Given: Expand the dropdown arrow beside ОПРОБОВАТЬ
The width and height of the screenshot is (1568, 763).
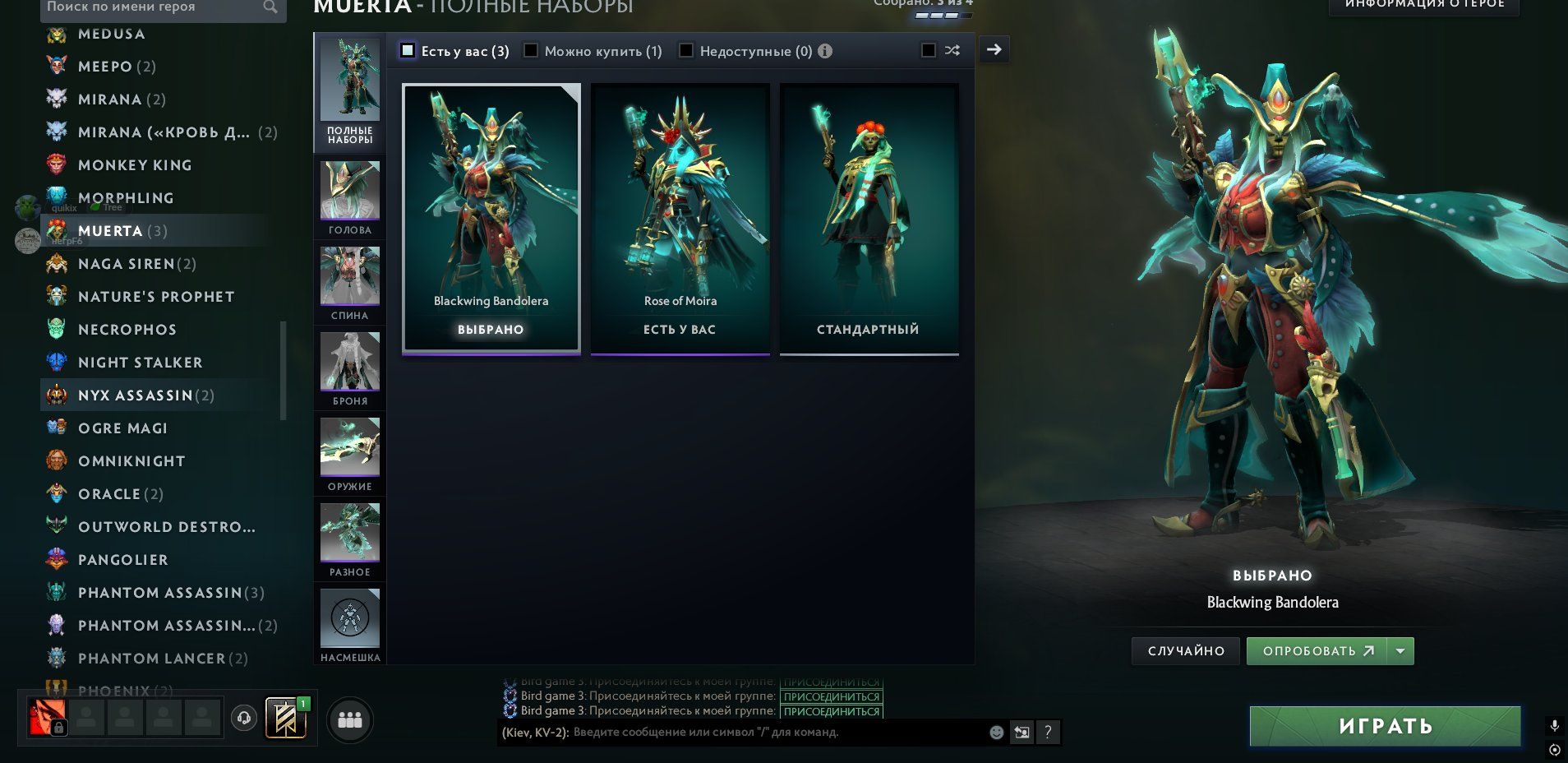Looking at the screenshot, I should [x=1400, y=651].
